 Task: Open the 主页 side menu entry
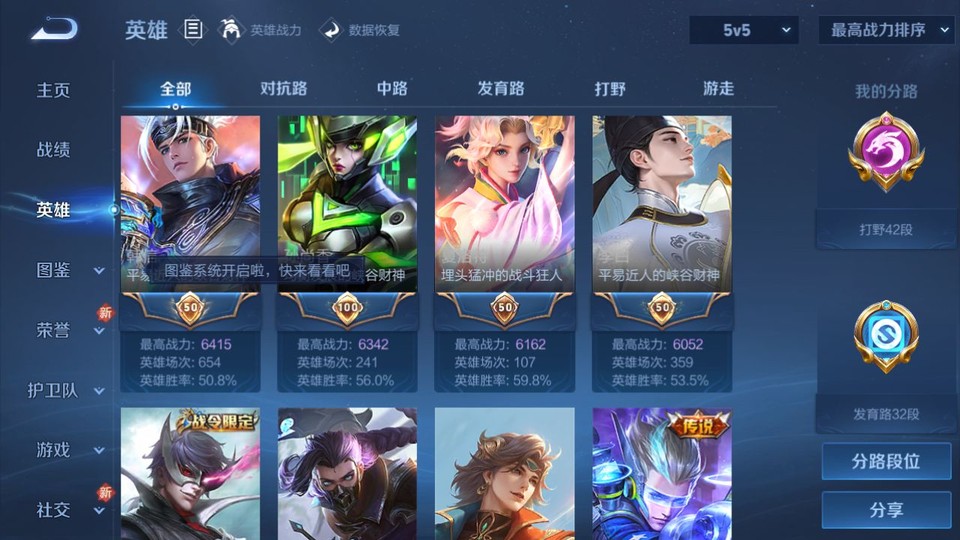54,90
